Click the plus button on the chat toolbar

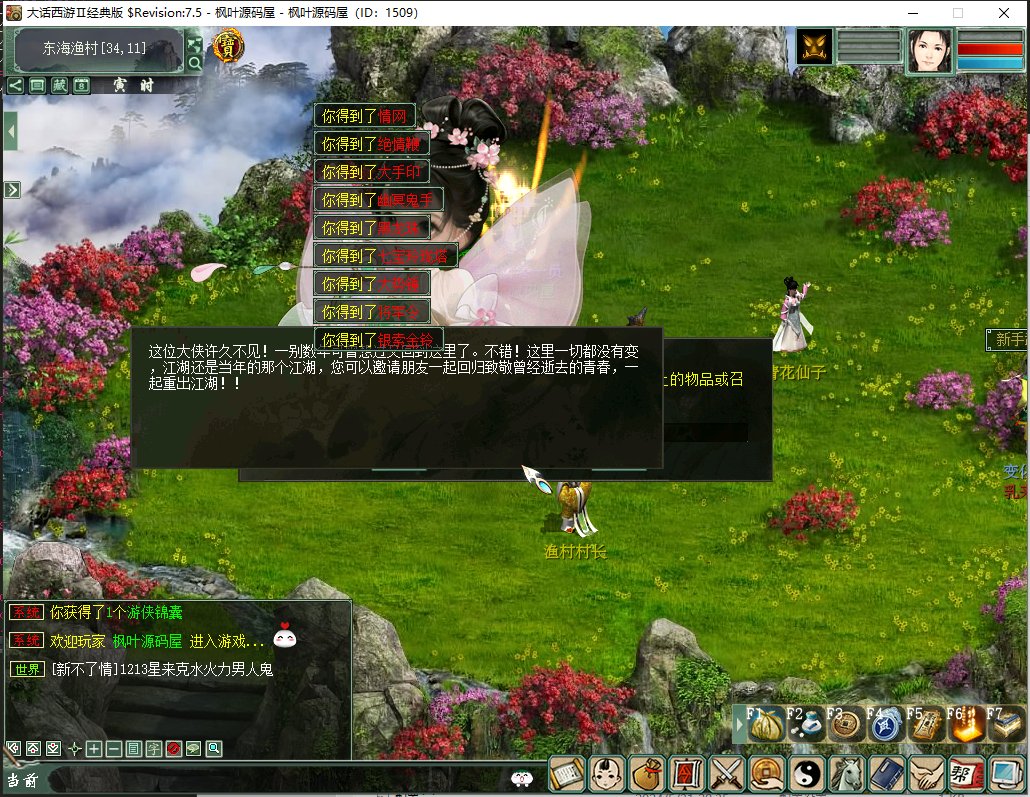[93, 748]
